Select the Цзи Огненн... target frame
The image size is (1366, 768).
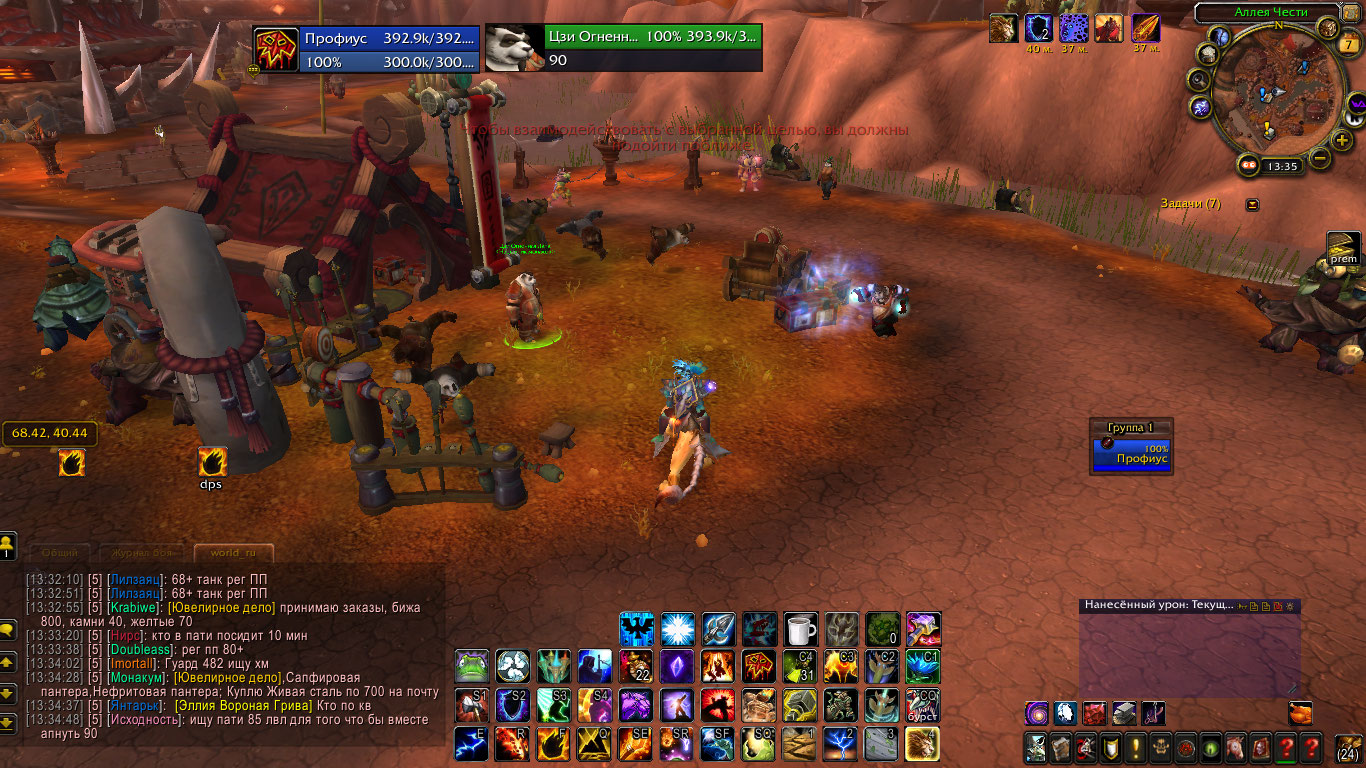coord(623,49)
